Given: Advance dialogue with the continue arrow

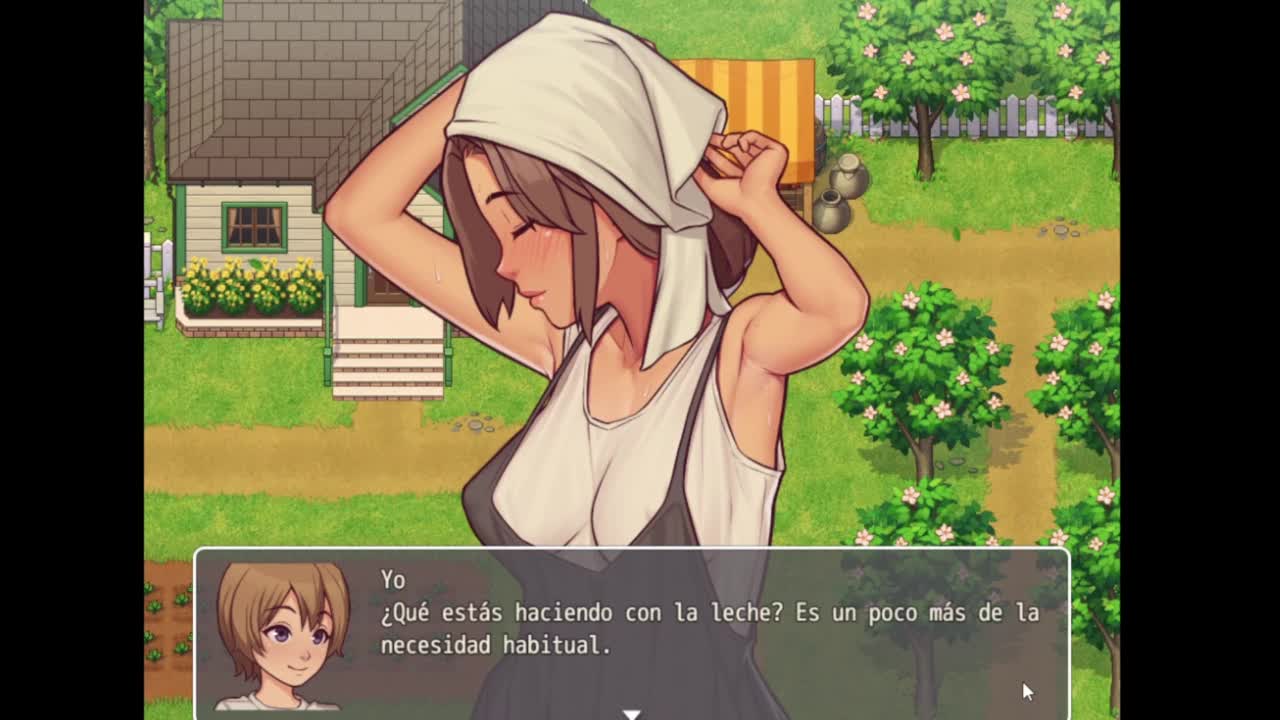Looking at the screenshot, I should pyautogui.click(x=631, y=713).
